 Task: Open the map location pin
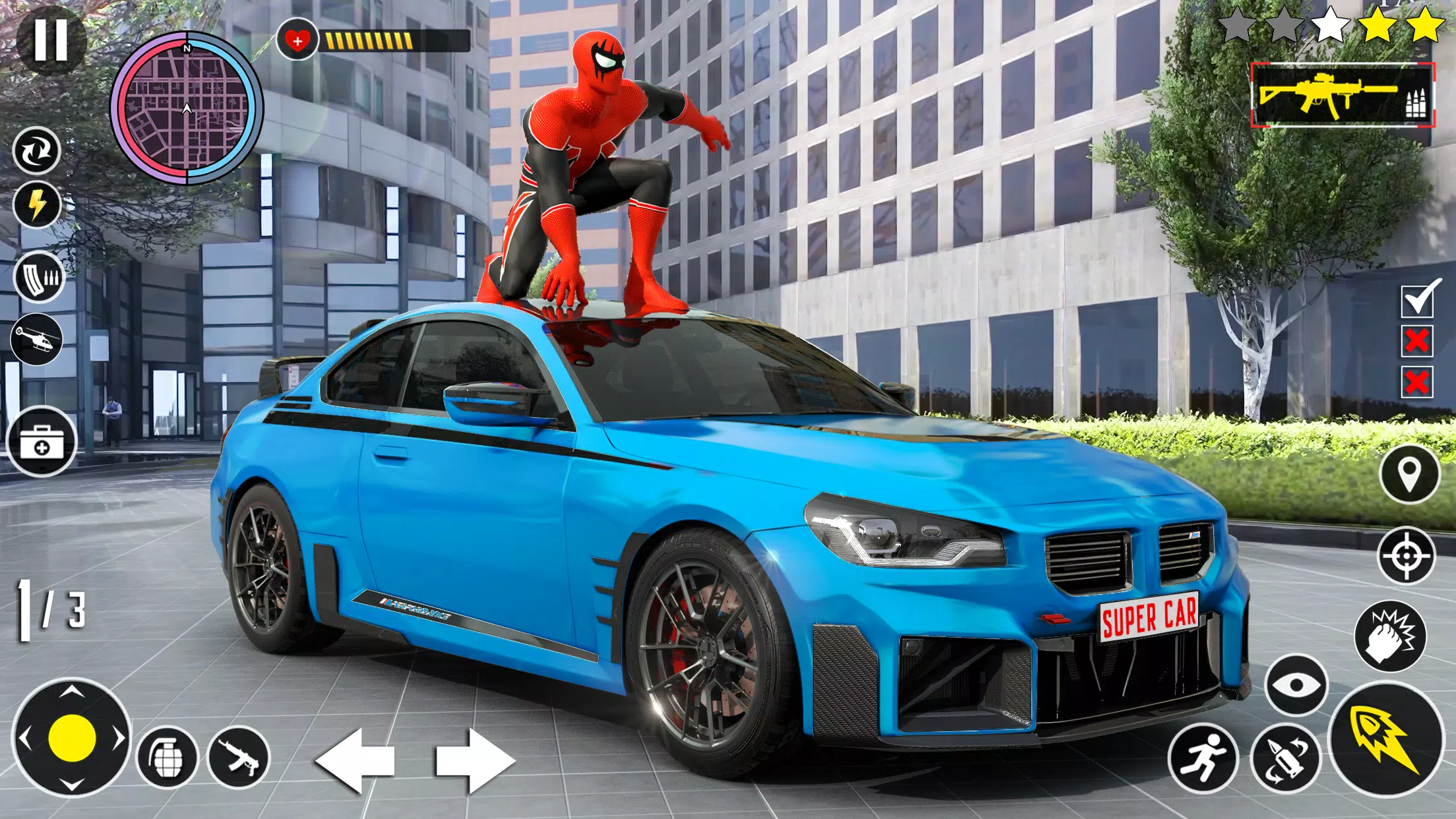tap(1409, 474)
